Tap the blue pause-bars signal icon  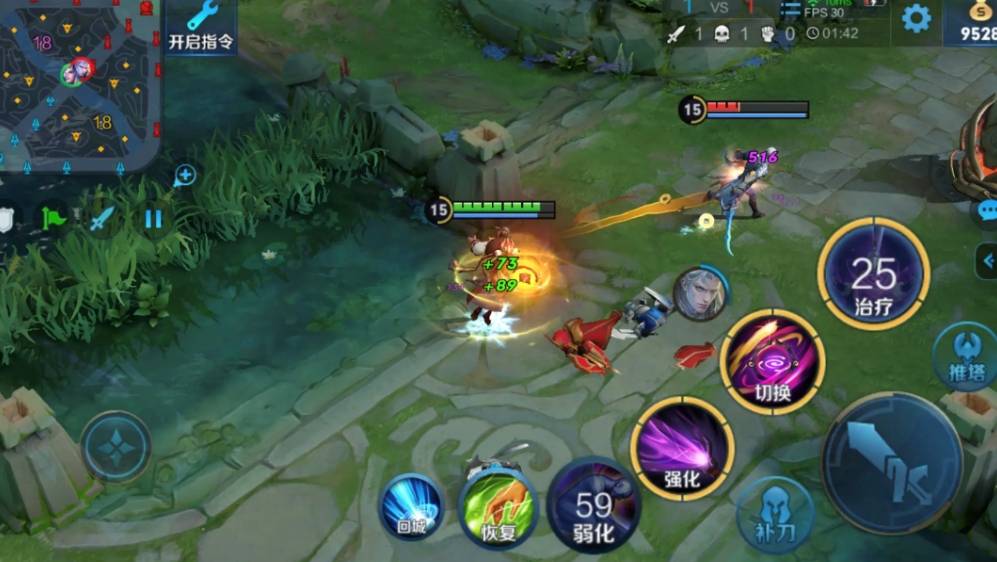[x=153, y=218]
